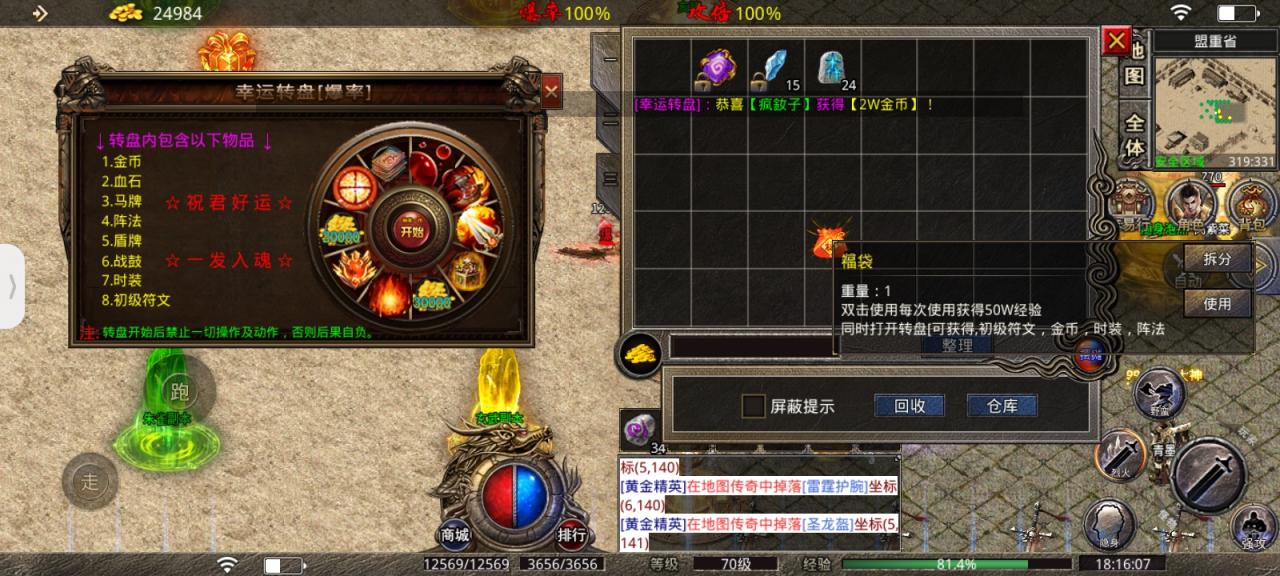Open the warehouse with 仓库
The width and height of the screenshot is (1280, 576).
(1001, 406)
